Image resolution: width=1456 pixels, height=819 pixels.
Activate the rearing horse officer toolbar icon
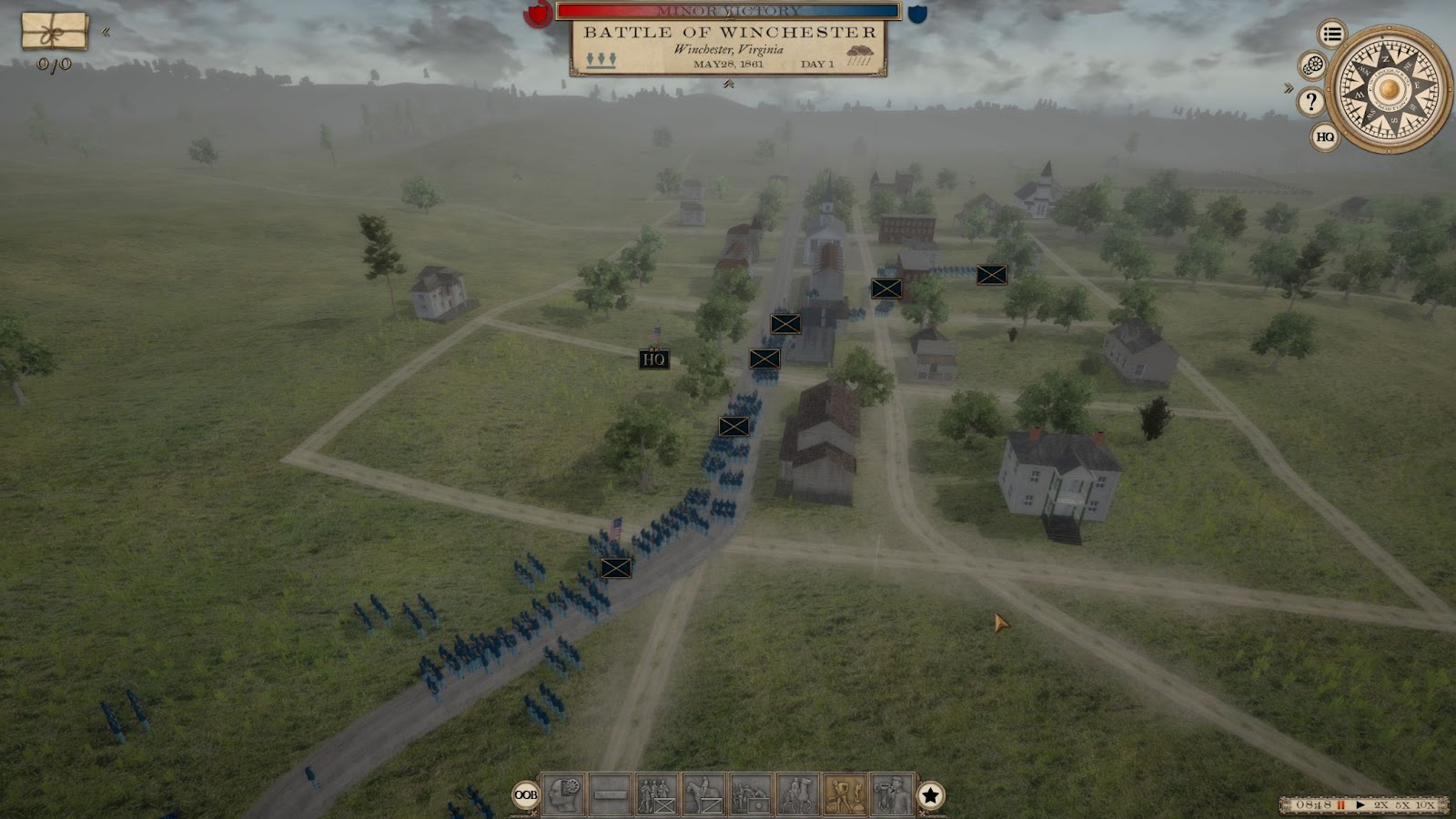(x=798, y=795)
